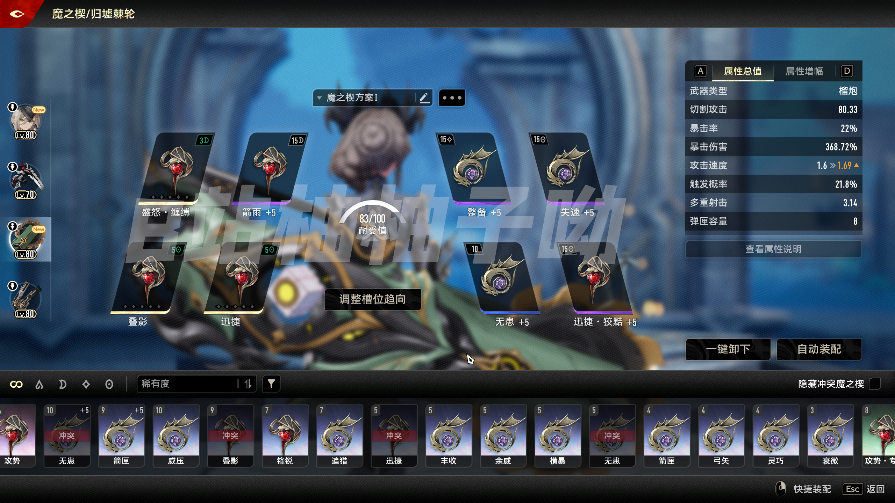This screenshot has height=503, width=895.
Task: Rename loadout with the pencil edit icon
Action: [424, 98]
